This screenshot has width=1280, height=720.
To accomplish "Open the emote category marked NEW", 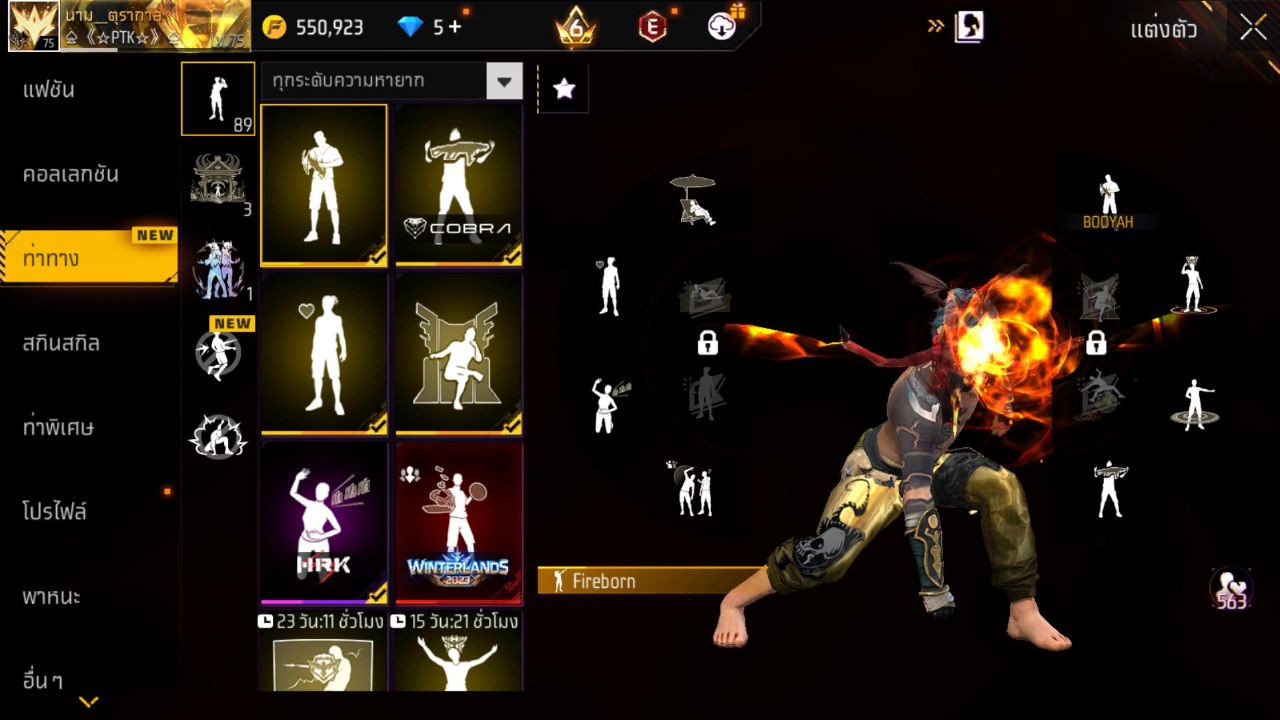I will (x=218, y=352).
